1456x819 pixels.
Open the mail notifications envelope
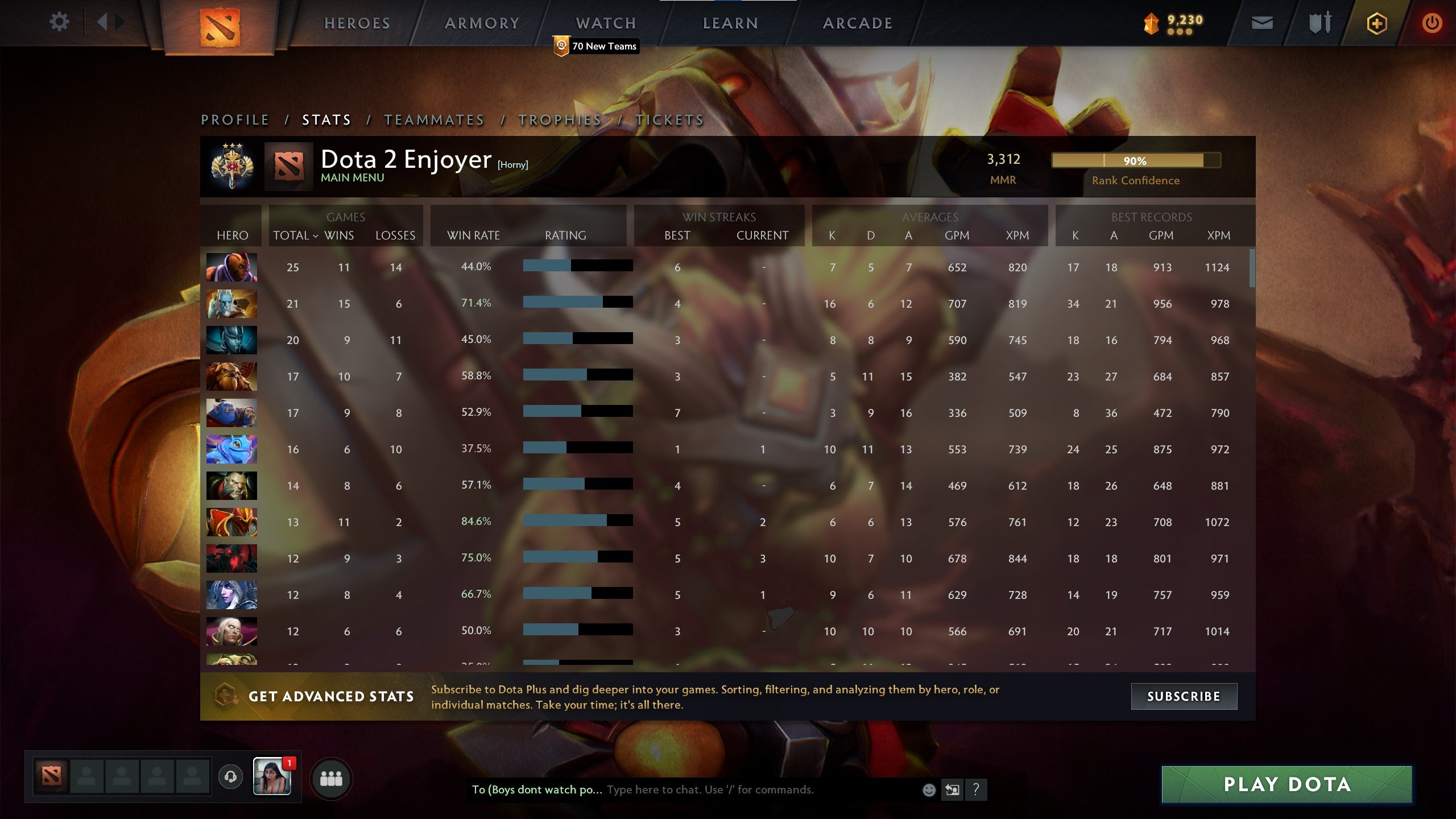click(x=1263, y=24)
